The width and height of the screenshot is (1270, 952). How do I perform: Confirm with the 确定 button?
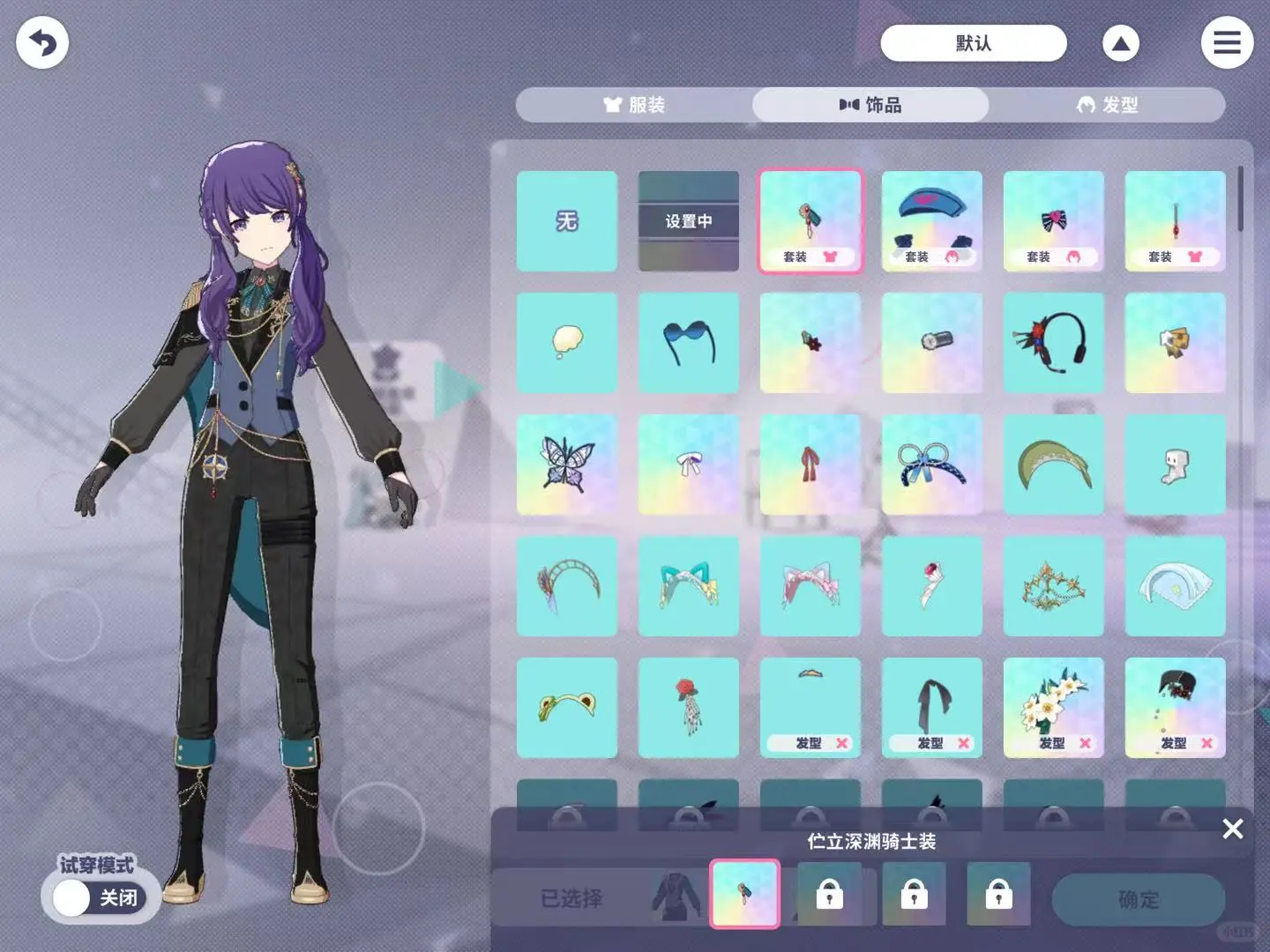tap(1138, 899)
